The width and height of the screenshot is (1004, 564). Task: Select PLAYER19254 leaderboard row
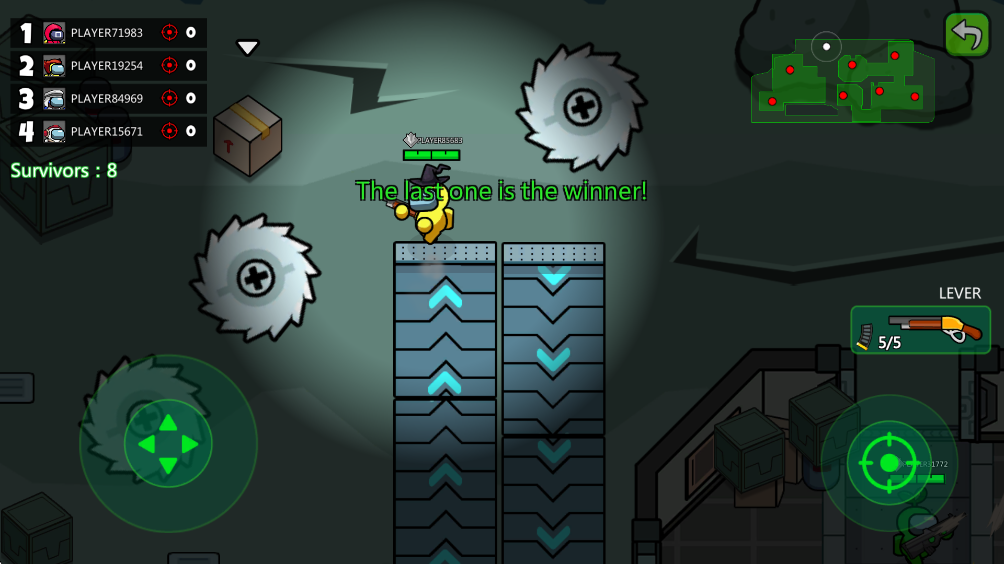click(x=108, y=66)
